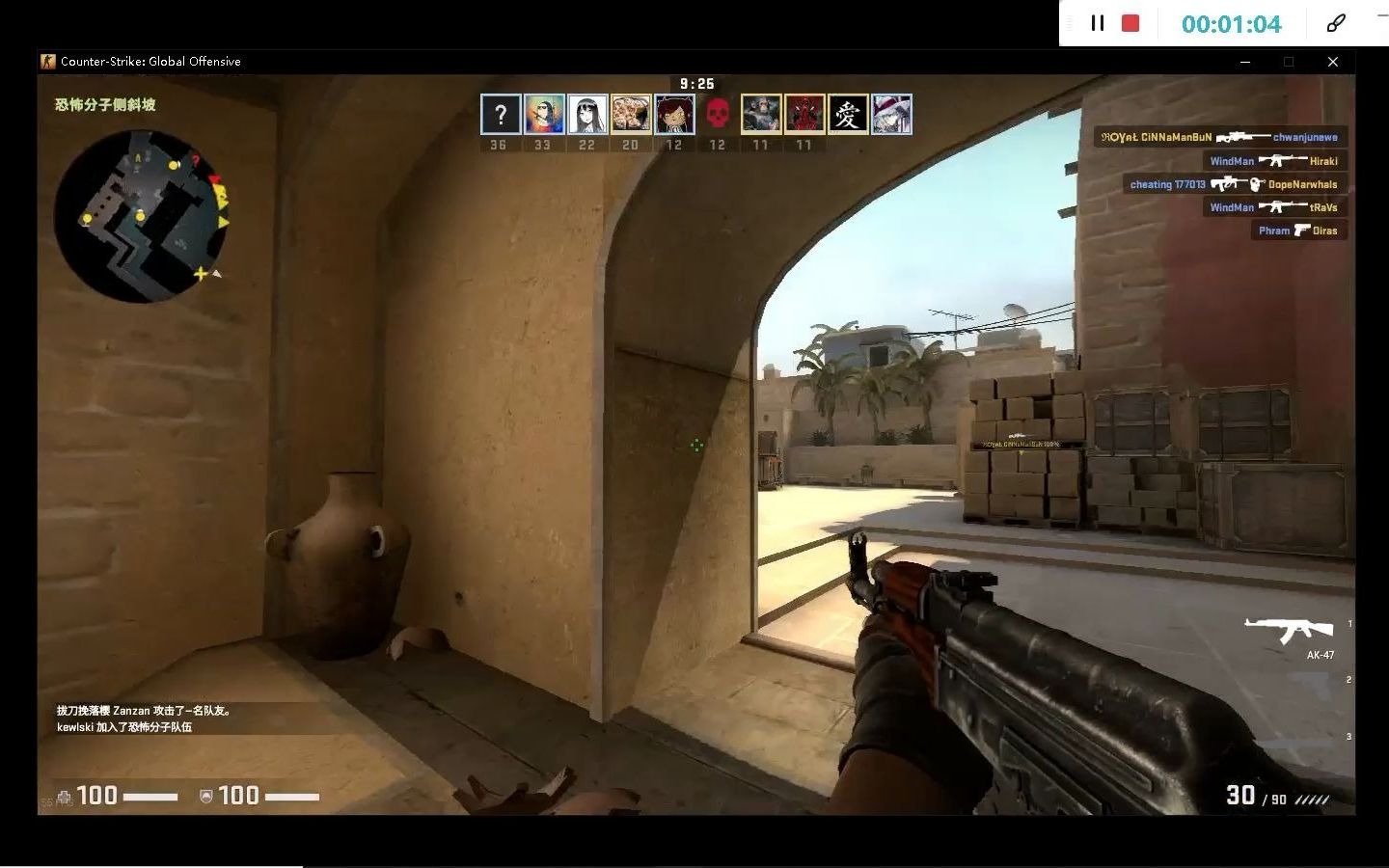Stop the recording with the red square

pos(1129,23)
